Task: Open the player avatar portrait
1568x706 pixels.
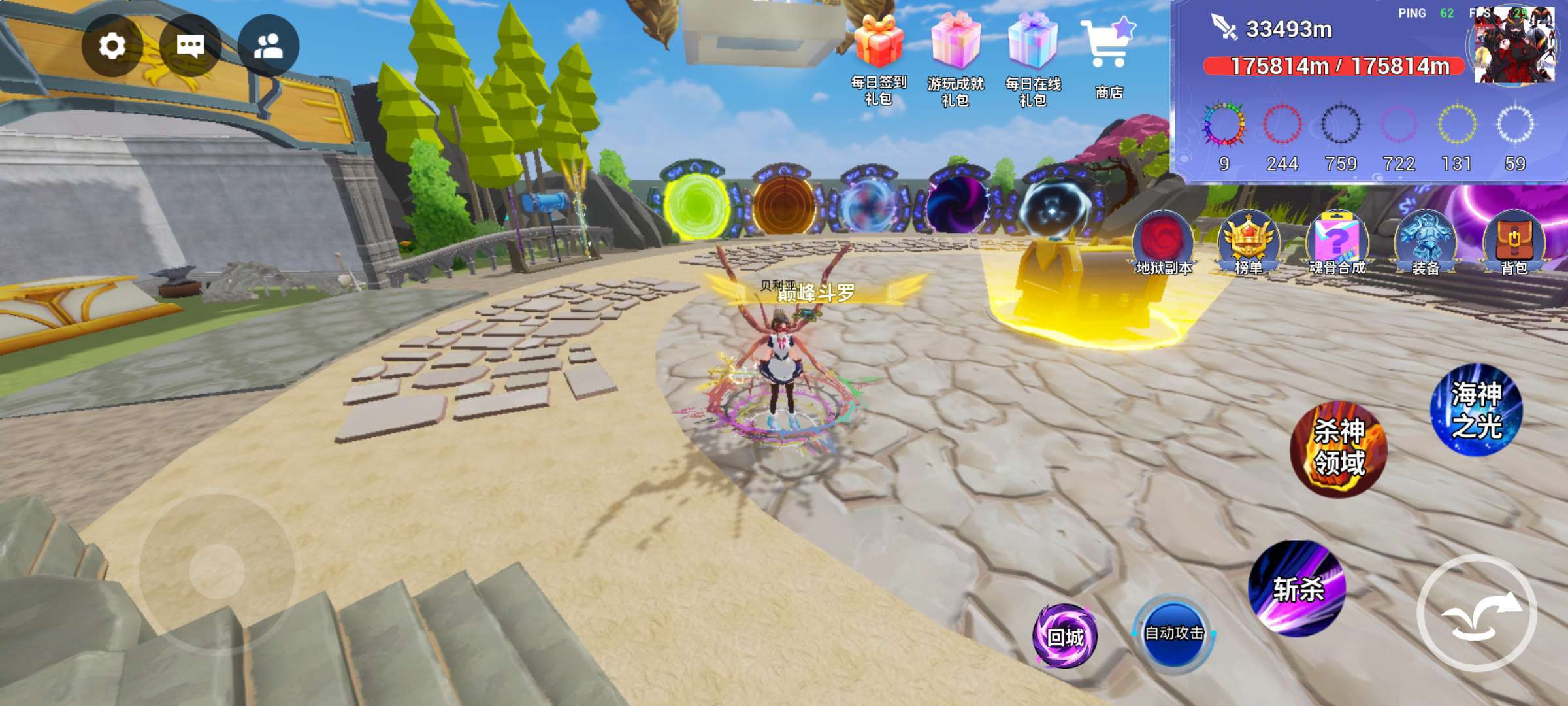Action: tap(1514, 46)
